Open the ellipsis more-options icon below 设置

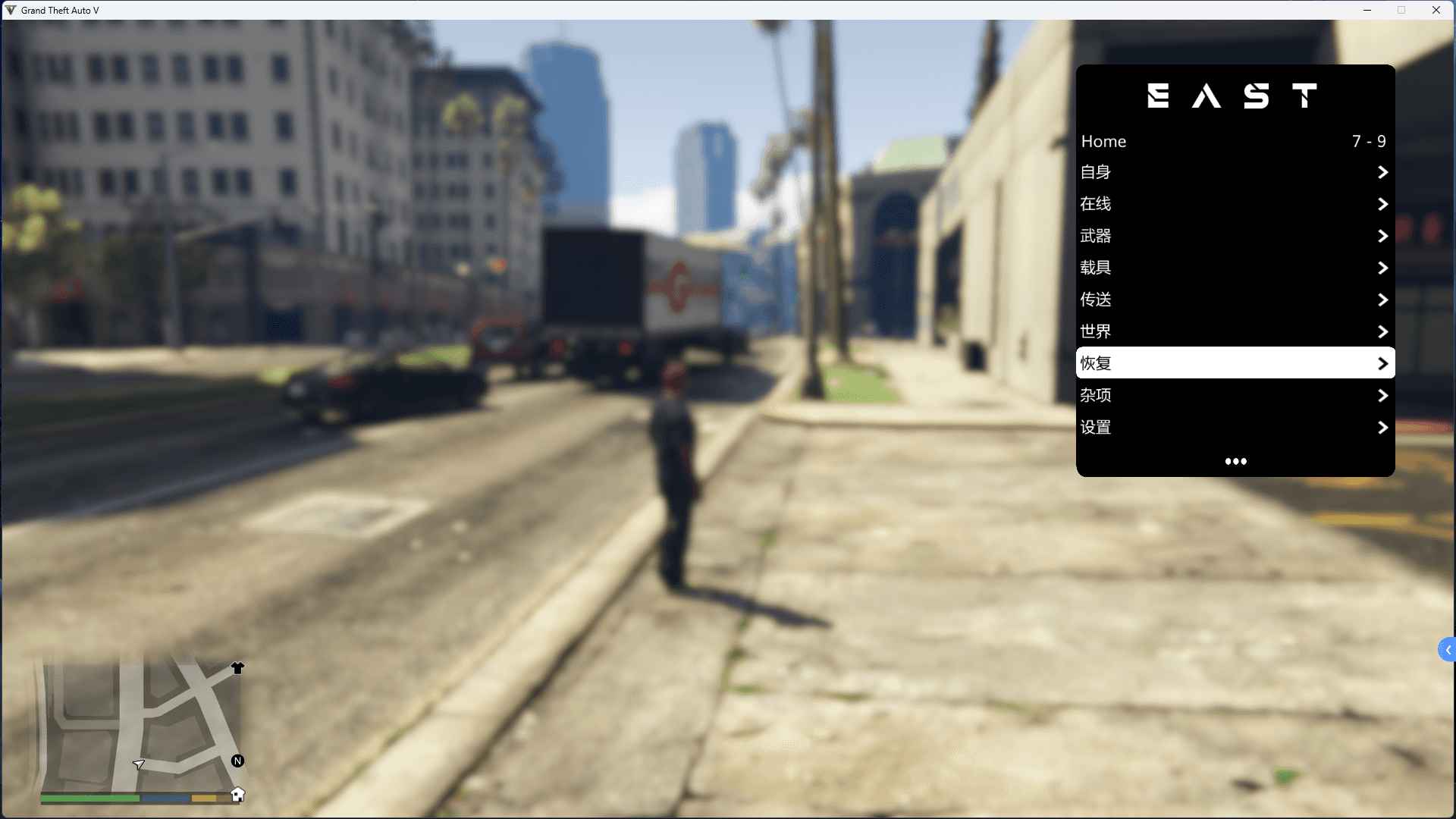tap(1235, 461)
